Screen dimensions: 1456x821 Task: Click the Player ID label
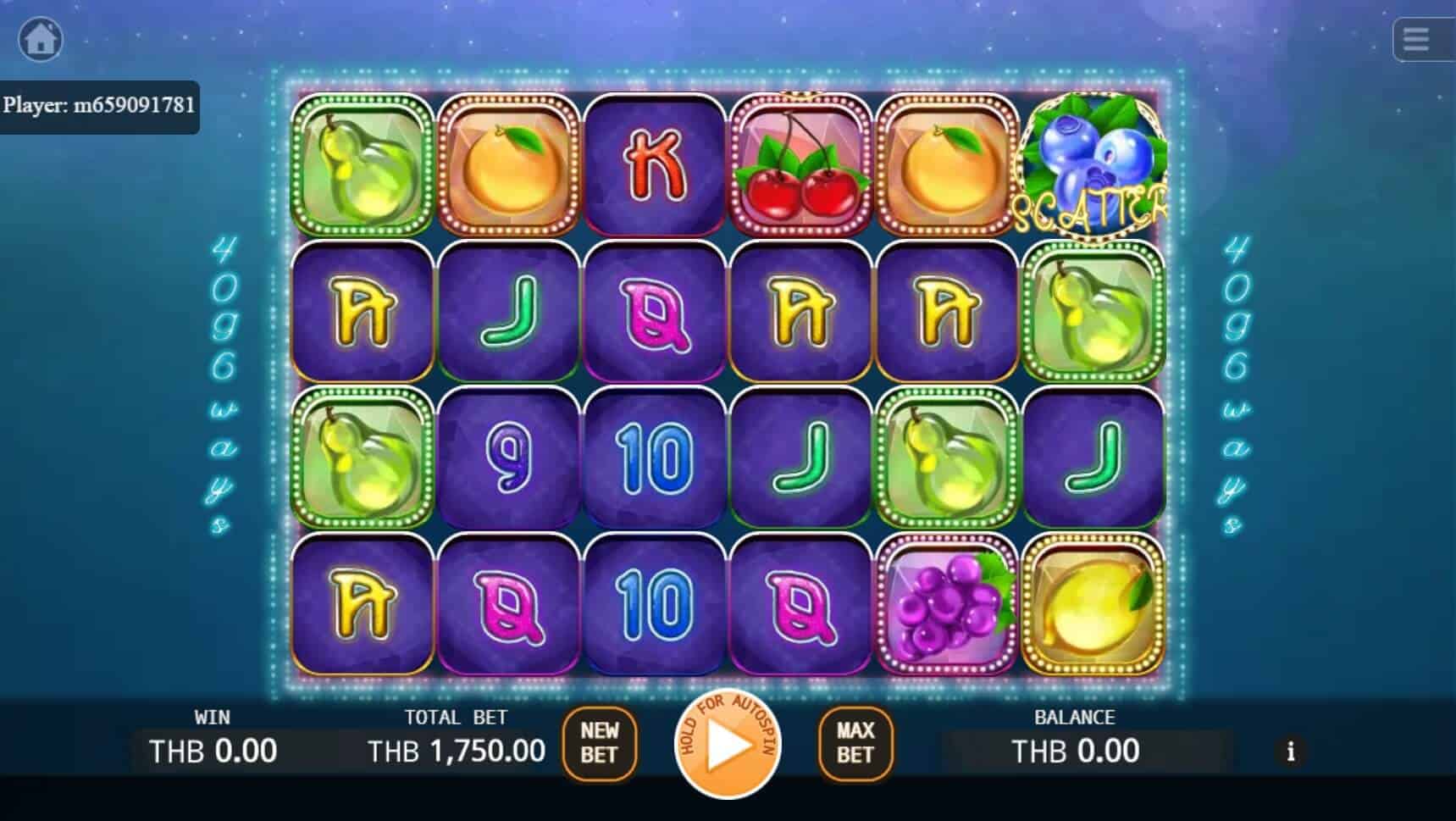(101, 107)
